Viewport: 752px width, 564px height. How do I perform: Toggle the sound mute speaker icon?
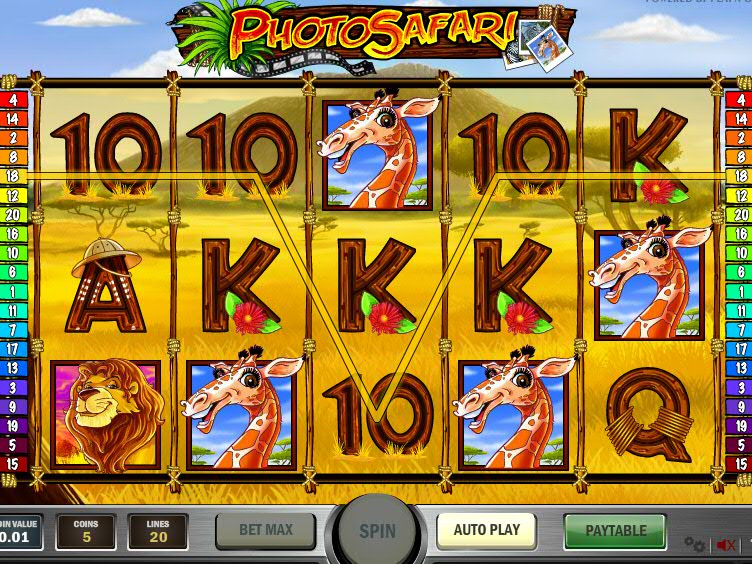pos(726,545)
